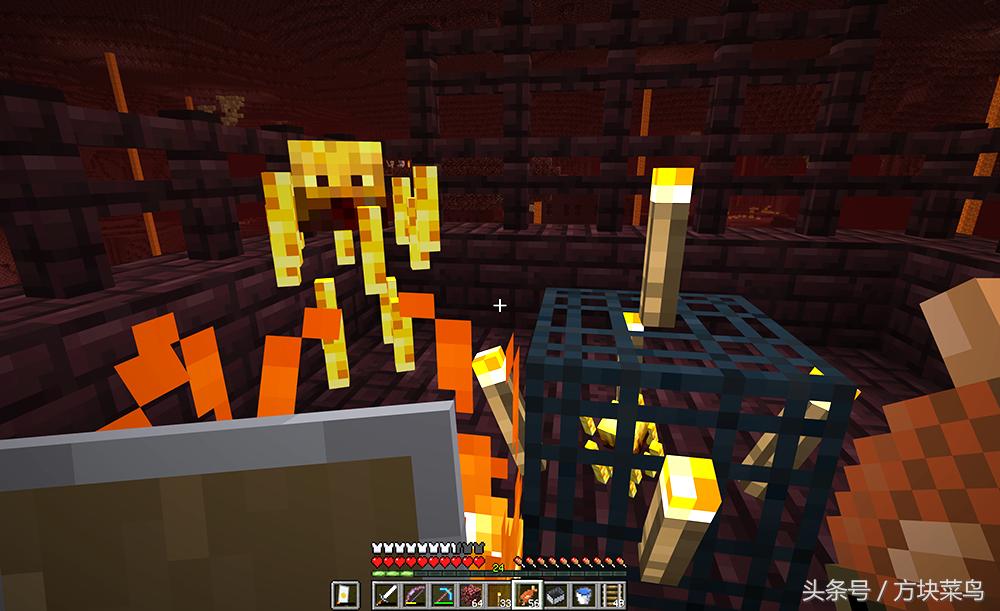Select the cooked chicken slot
This screenshot has height=611, width=1000.
pyautogui.click(x=527, y=595)
